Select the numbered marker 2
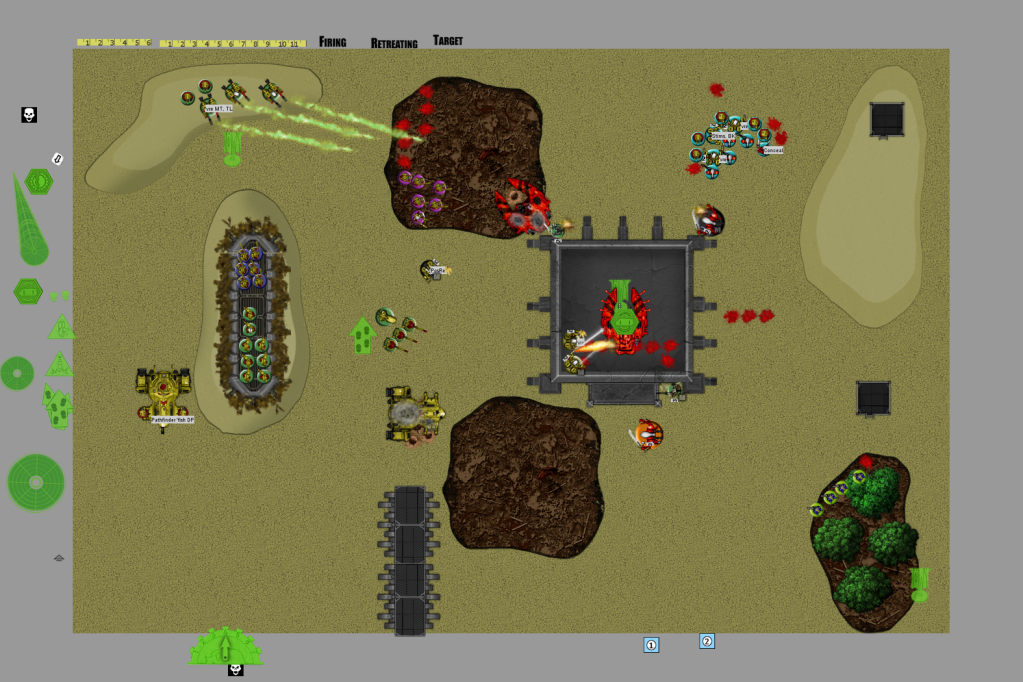Image resolution: width=1023 pixels, height=682 pixels. [x=707, y=641]
